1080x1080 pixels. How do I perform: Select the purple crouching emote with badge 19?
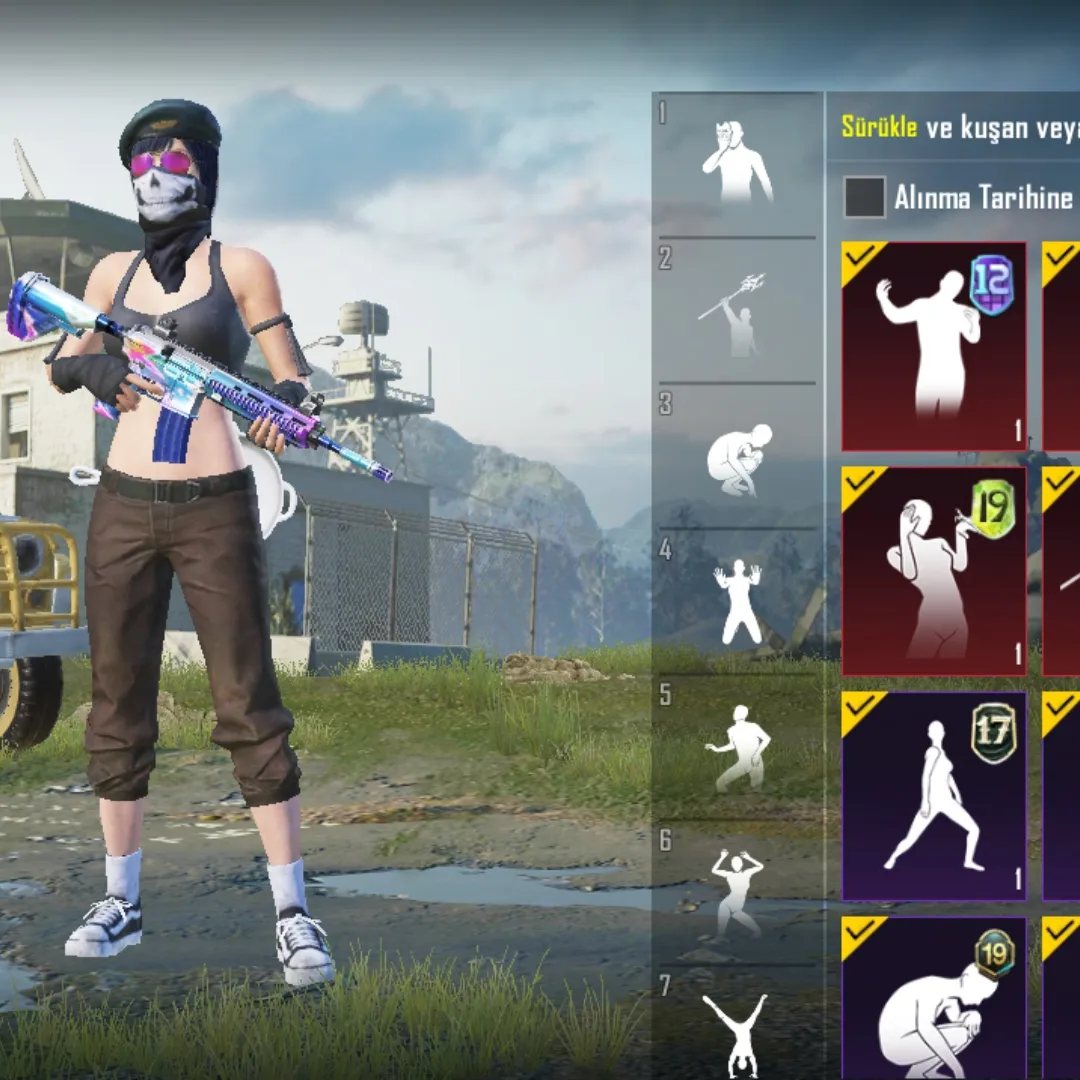[x=934, y=998]
